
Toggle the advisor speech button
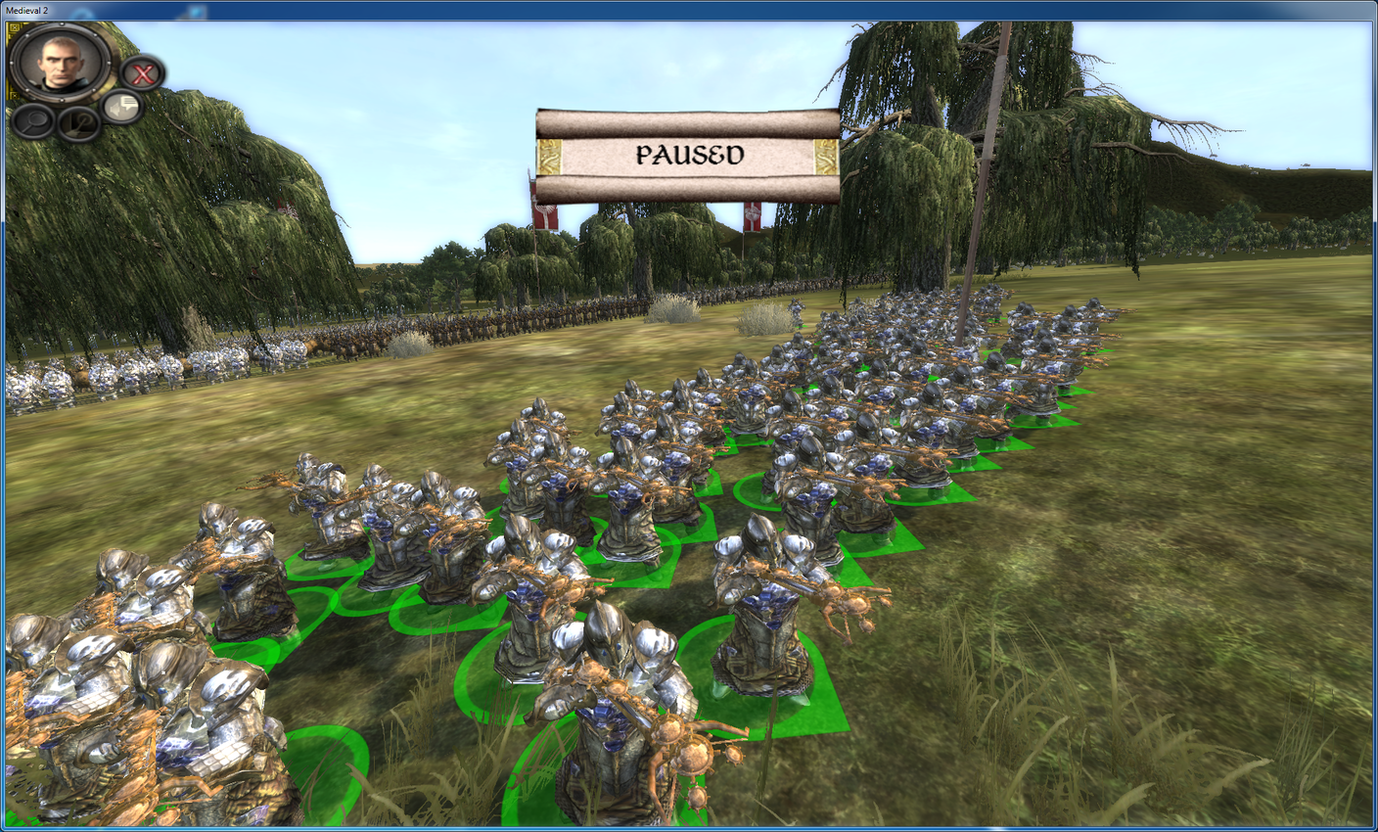(x=122, y=106)
